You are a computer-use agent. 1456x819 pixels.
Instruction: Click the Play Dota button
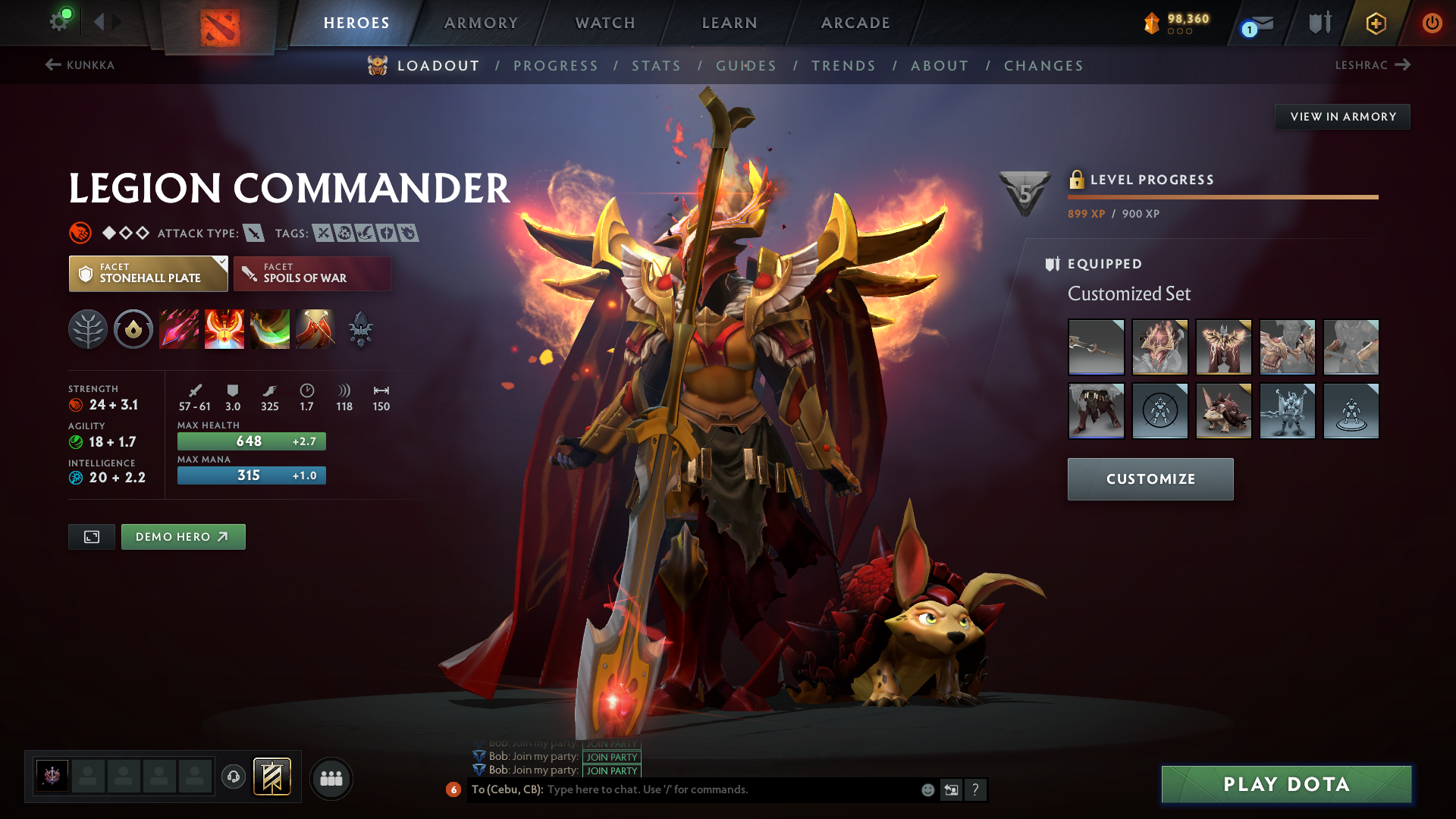tap(1286, 784)
